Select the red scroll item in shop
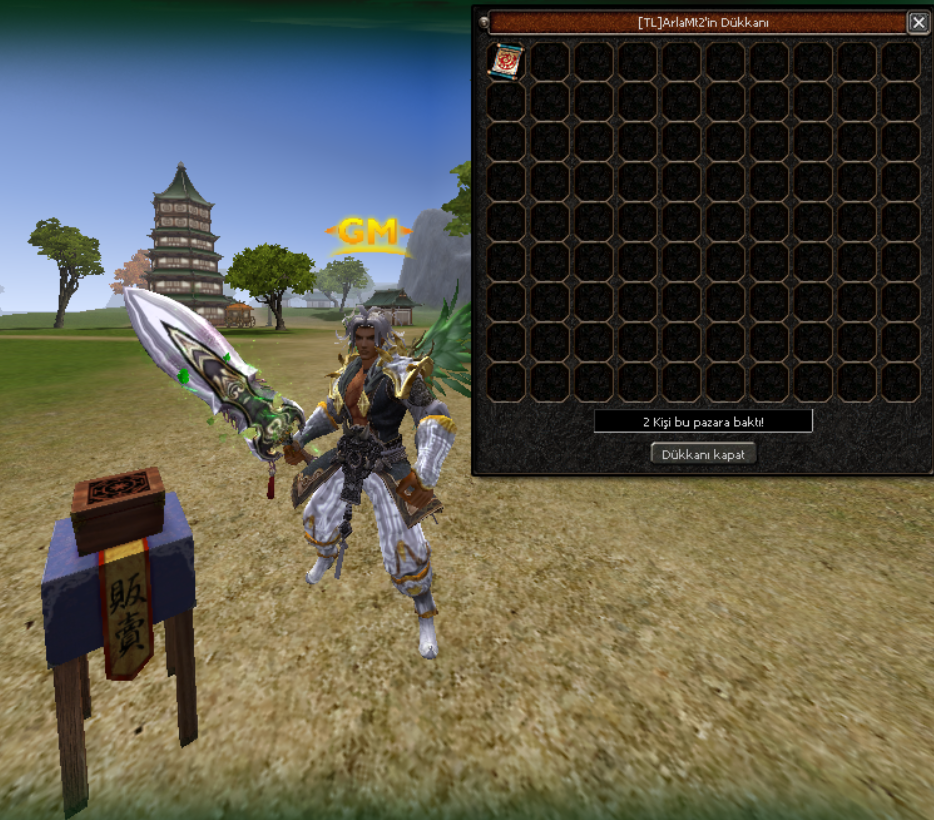The width and height of the screenshot is (934, 820). coord(506,61)
